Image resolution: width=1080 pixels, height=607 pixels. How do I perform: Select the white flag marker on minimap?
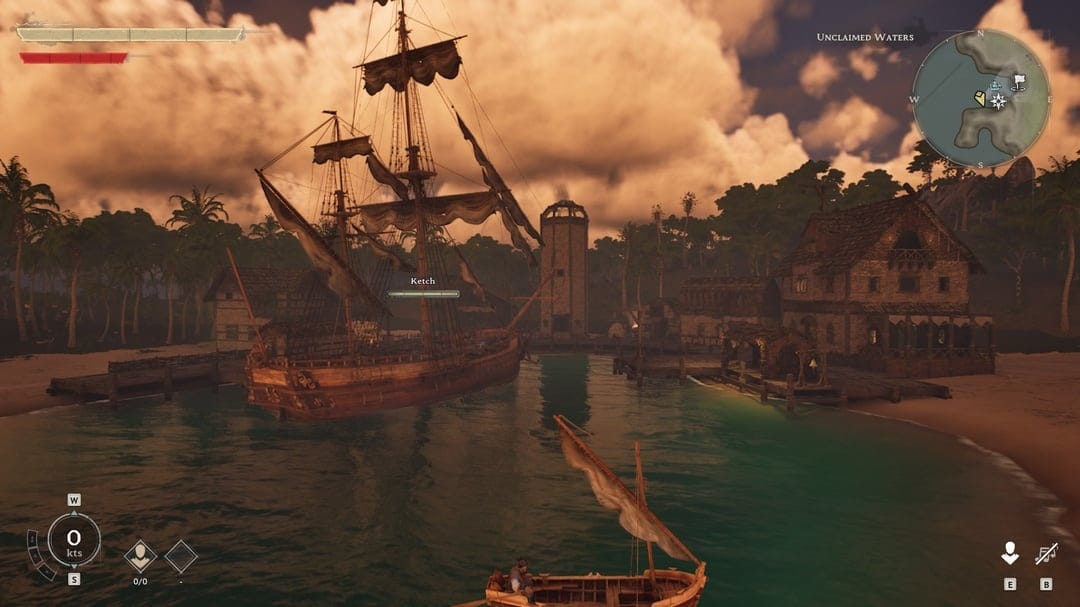(1018, 81)
